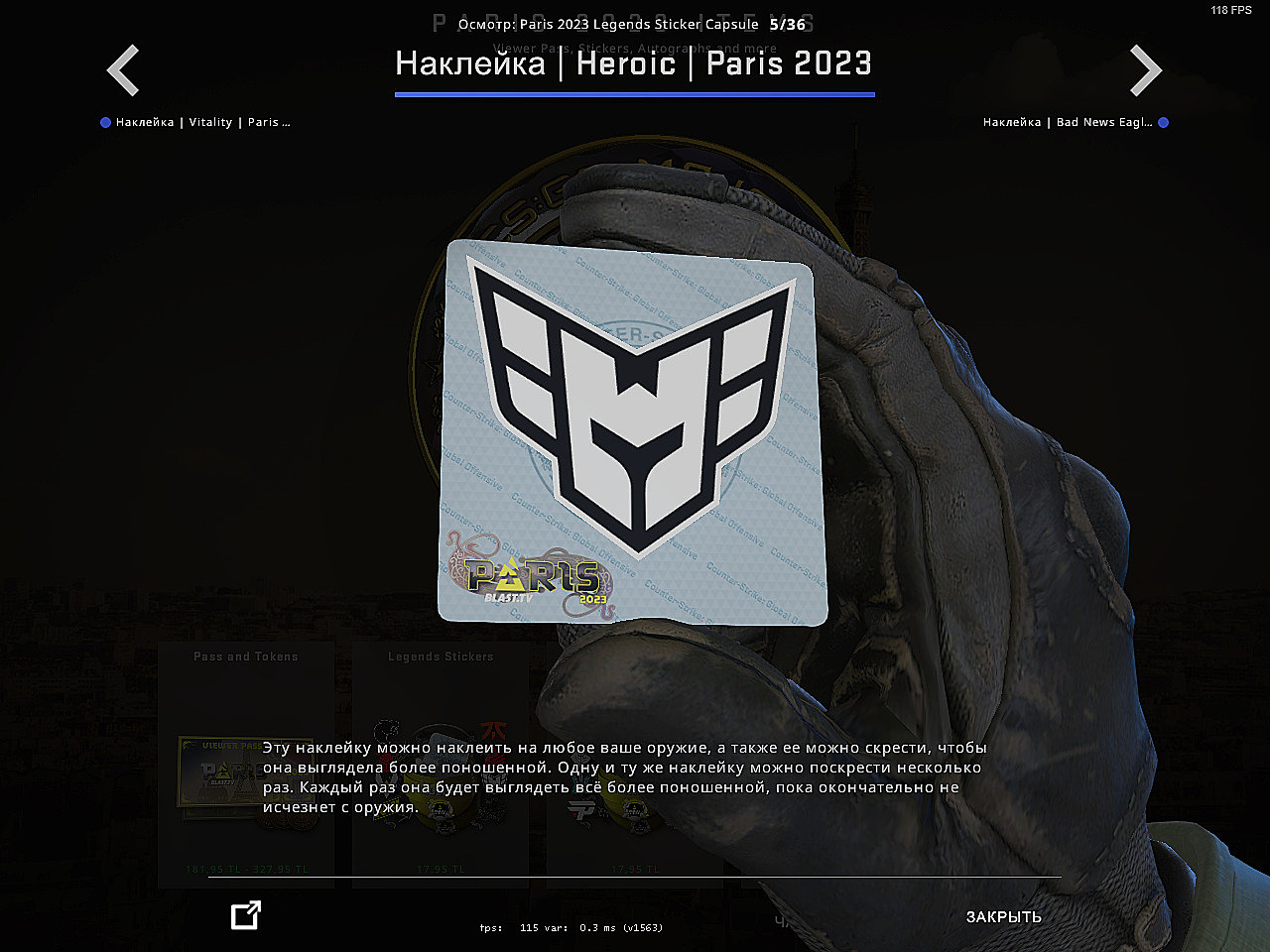The height and width of the screenshot is (952, 1270).
Task: Close the inspect view with ЗАКРЫТЬ
Action: click(x=1003, y=916)
